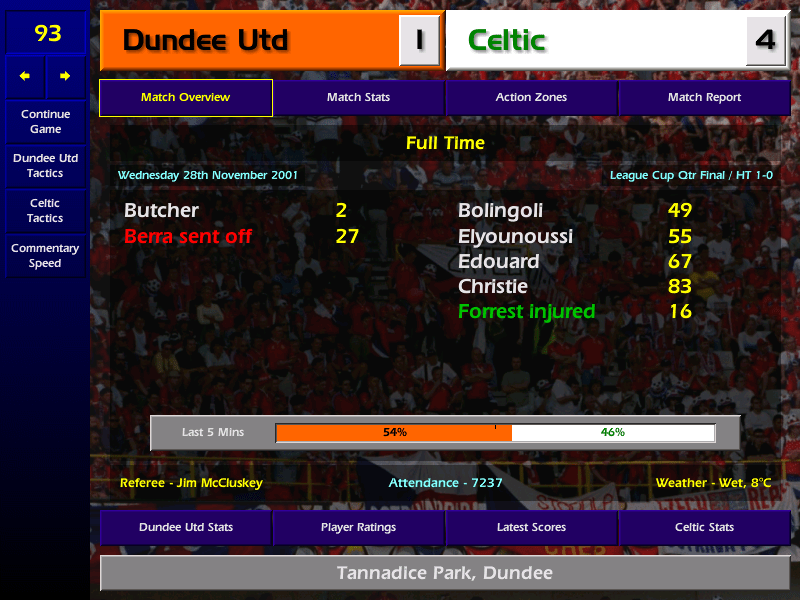Select goalscorer Butcher
Screen dimensions: 800x600
tap(161, 211)
